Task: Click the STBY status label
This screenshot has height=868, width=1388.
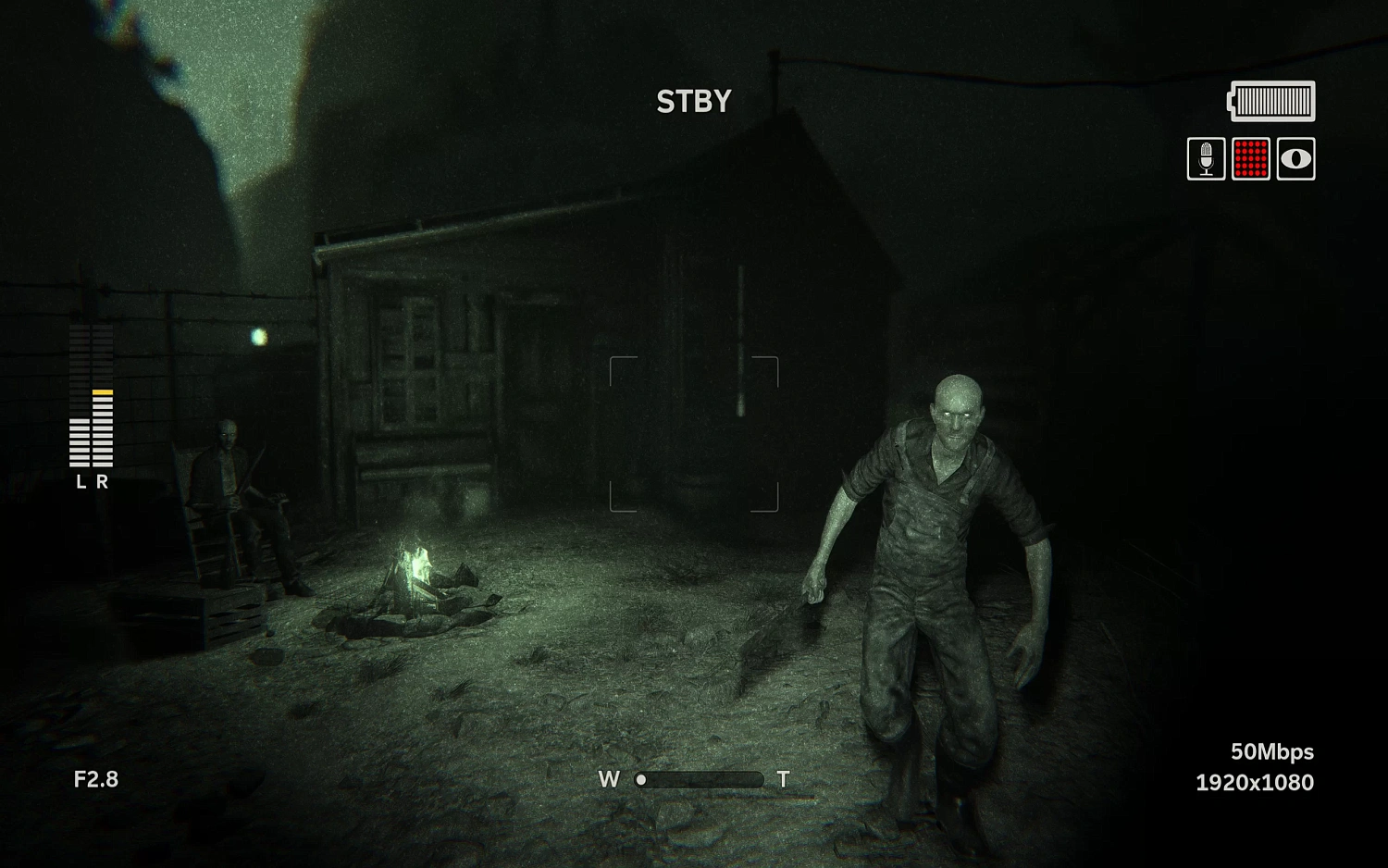Action: click(x=693, y=101)
